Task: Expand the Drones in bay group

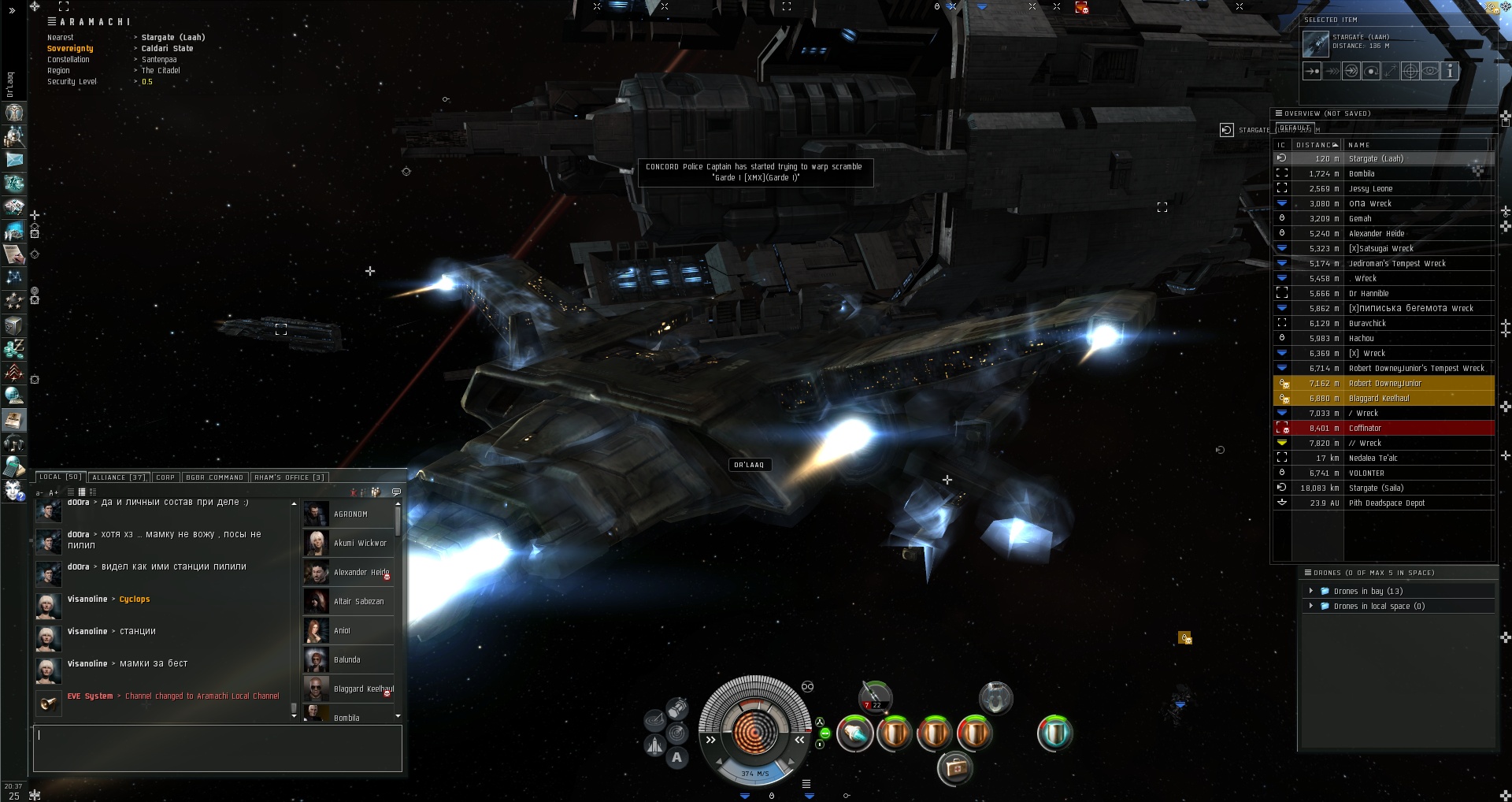Action: pyautogui.click(x=1311, y=591)
